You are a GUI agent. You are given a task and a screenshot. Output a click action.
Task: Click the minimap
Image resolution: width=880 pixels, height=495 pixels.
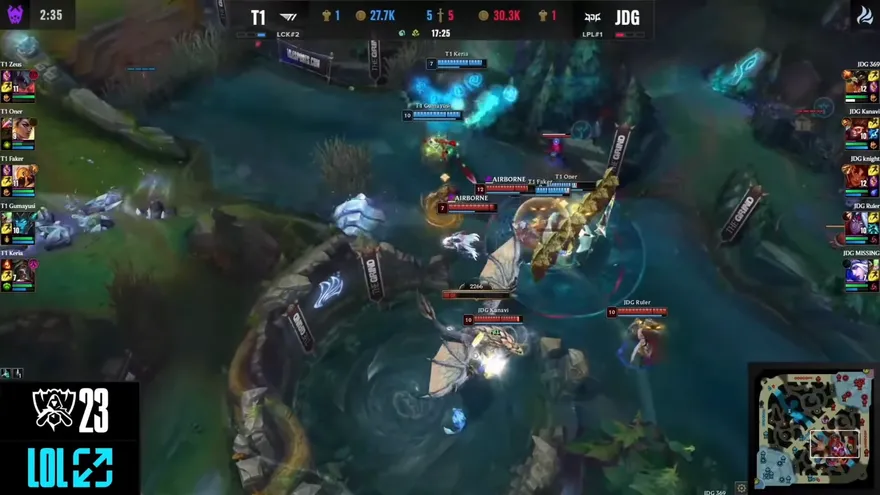(811, 427)
